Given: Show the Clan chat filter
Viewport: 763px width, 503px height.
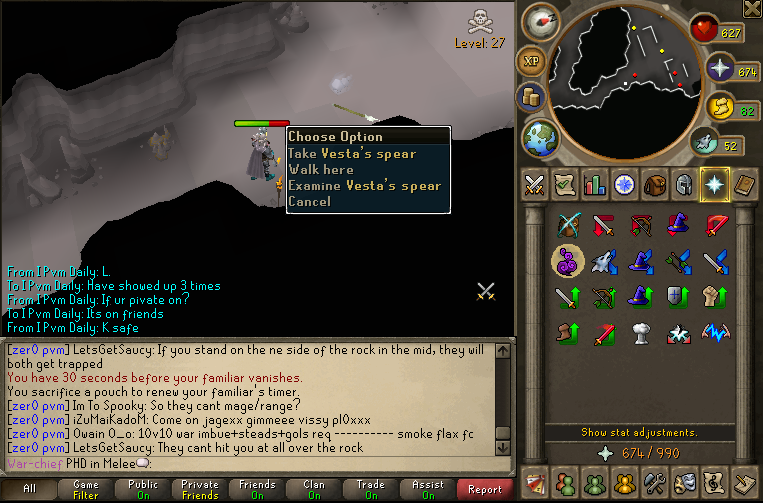Looking at the screenshot, I should 314,489.
